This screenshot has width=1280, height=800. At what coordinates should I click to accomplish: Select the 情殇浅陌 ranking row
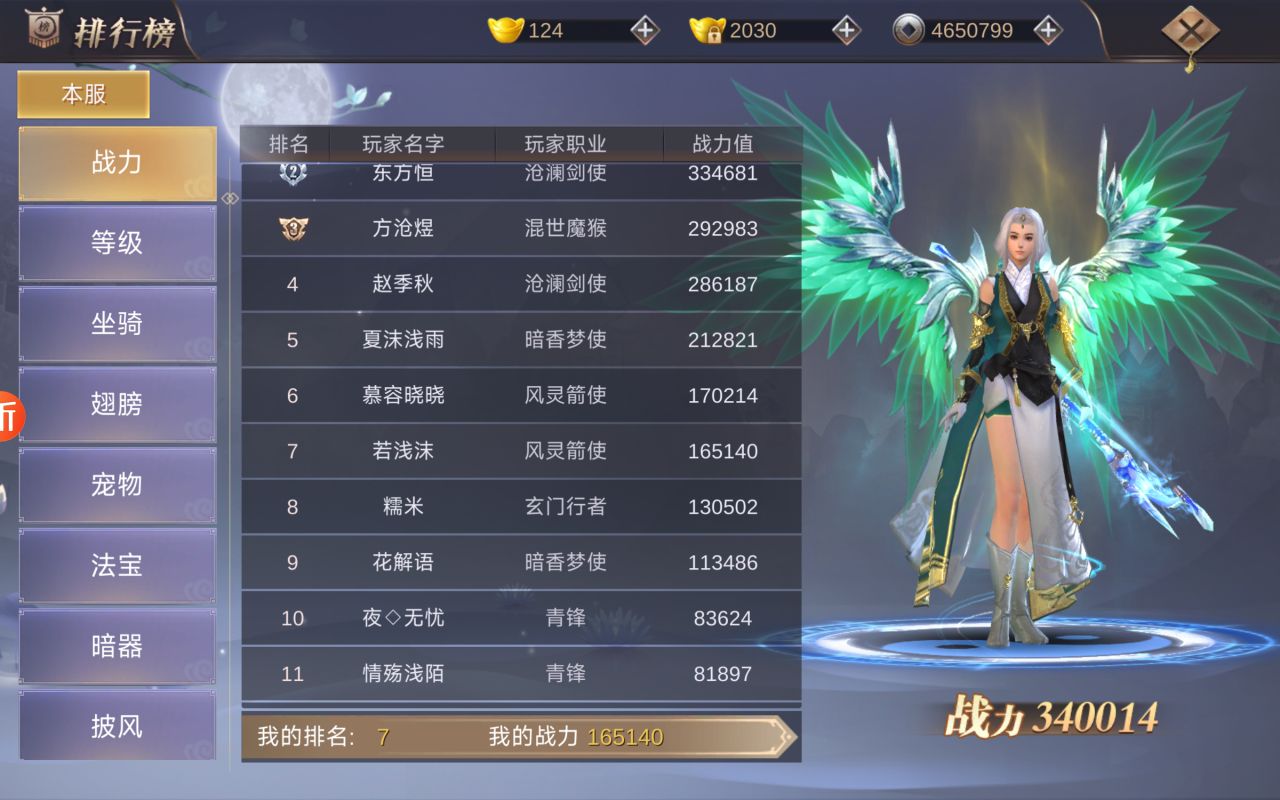pyautogui.click(x=520, y=674)
